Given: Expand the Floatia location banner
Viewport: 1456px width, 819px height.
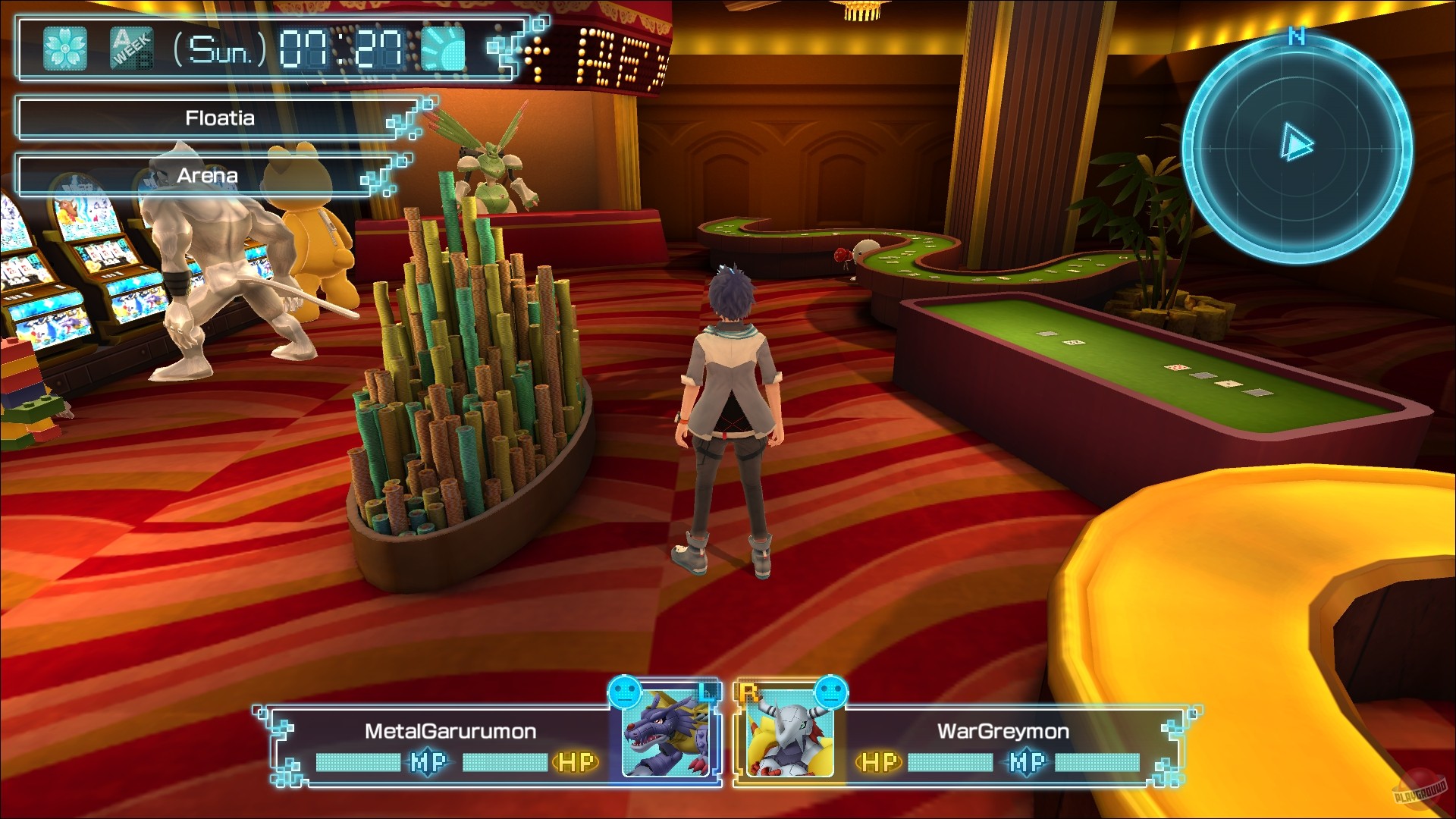Looking at the screenshot, I should click(x=218, y=118).
